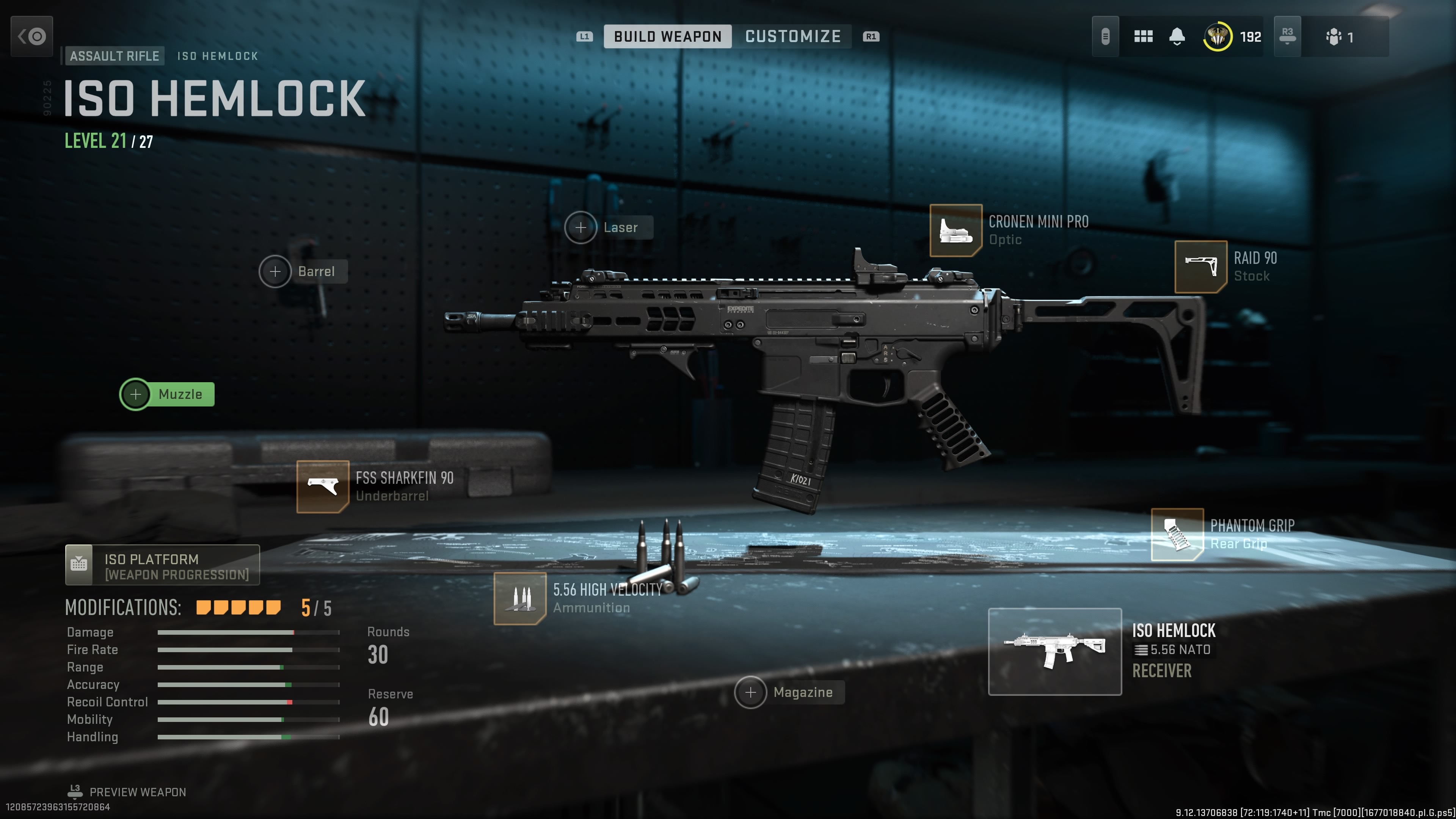Viewport: 1456px width, 819px height.
Task: Switch to the Customize tab
Action: tap(792, 36)
